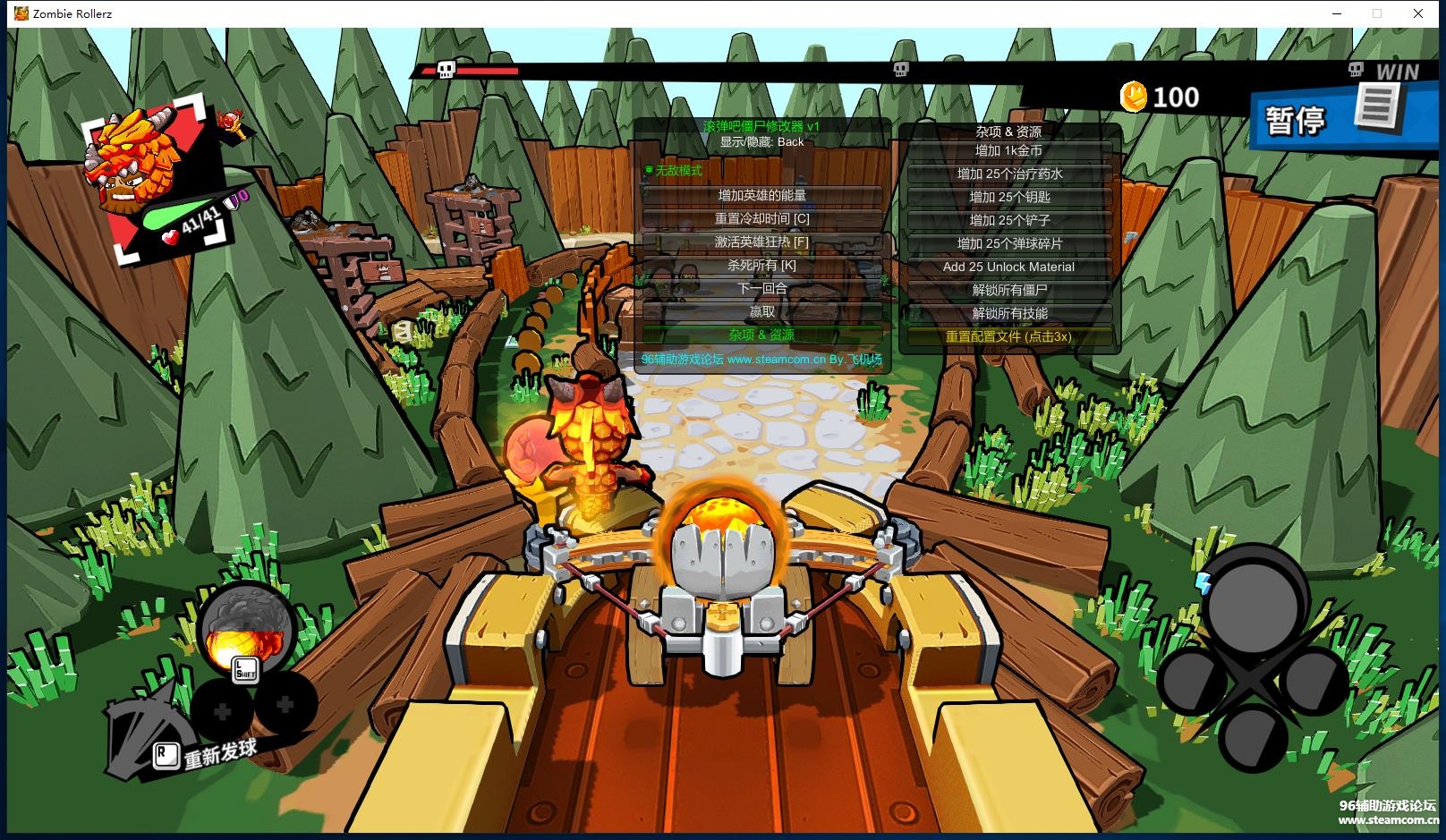The height and width of the screenshot is (840, 1446).
Task: Choose 杀死所有 to kill all zombies
Action: [761, 265]
